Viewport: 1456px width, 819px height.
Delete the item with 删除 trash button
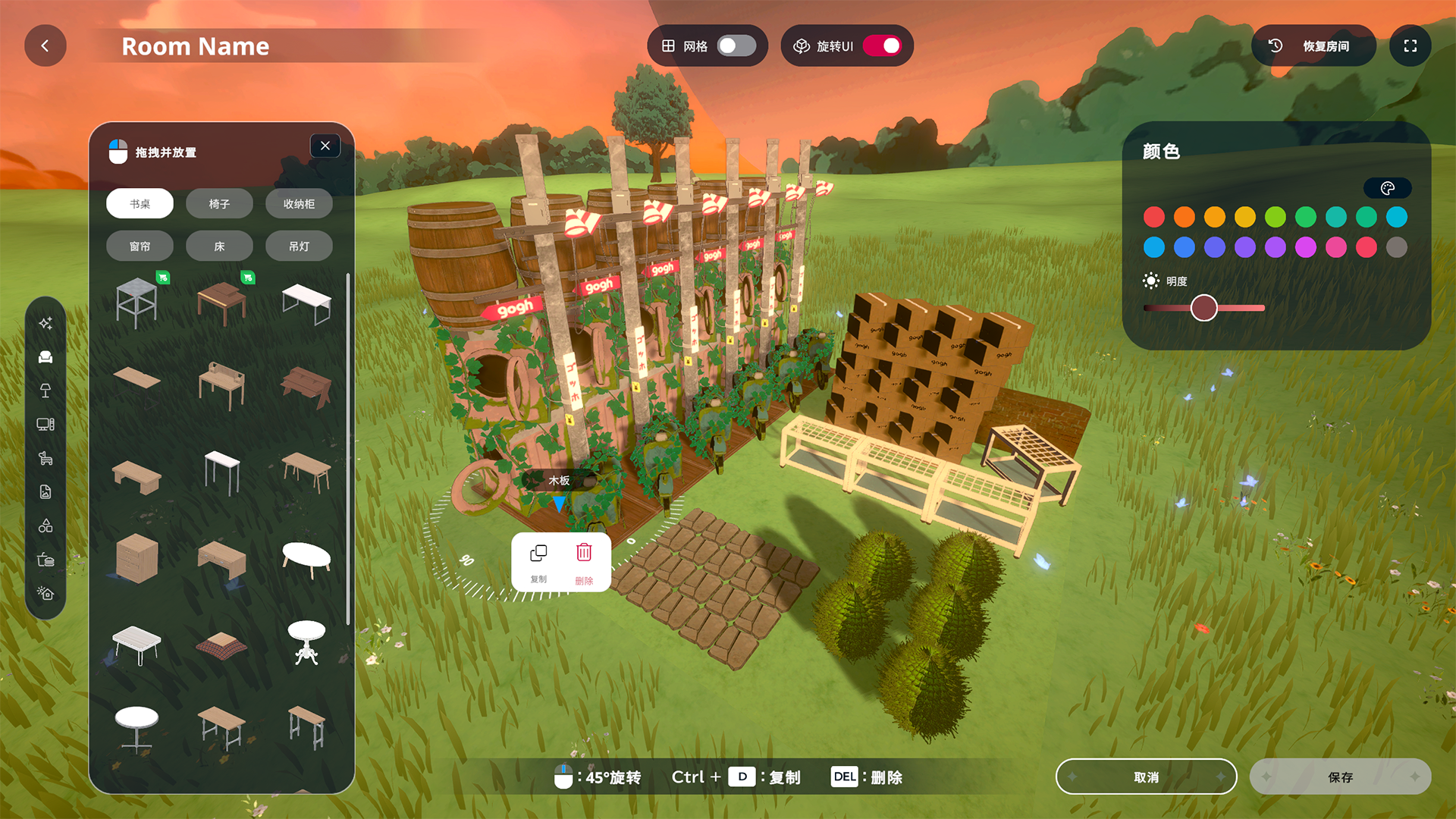point(584,562)
